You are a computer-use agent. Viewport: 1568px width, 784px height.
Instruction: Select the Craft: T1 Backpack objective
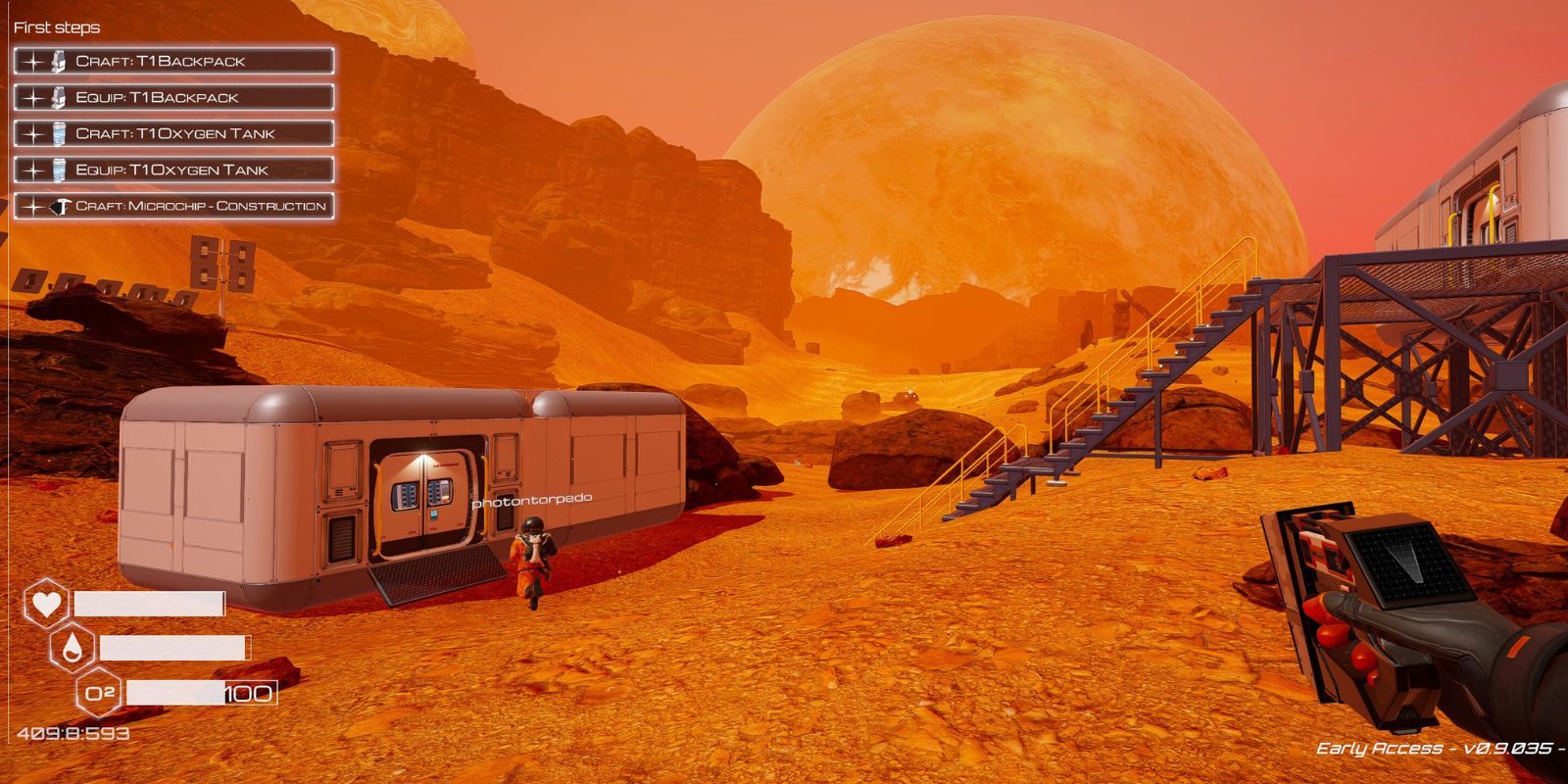pyautogui.click(x=173, y=61)
